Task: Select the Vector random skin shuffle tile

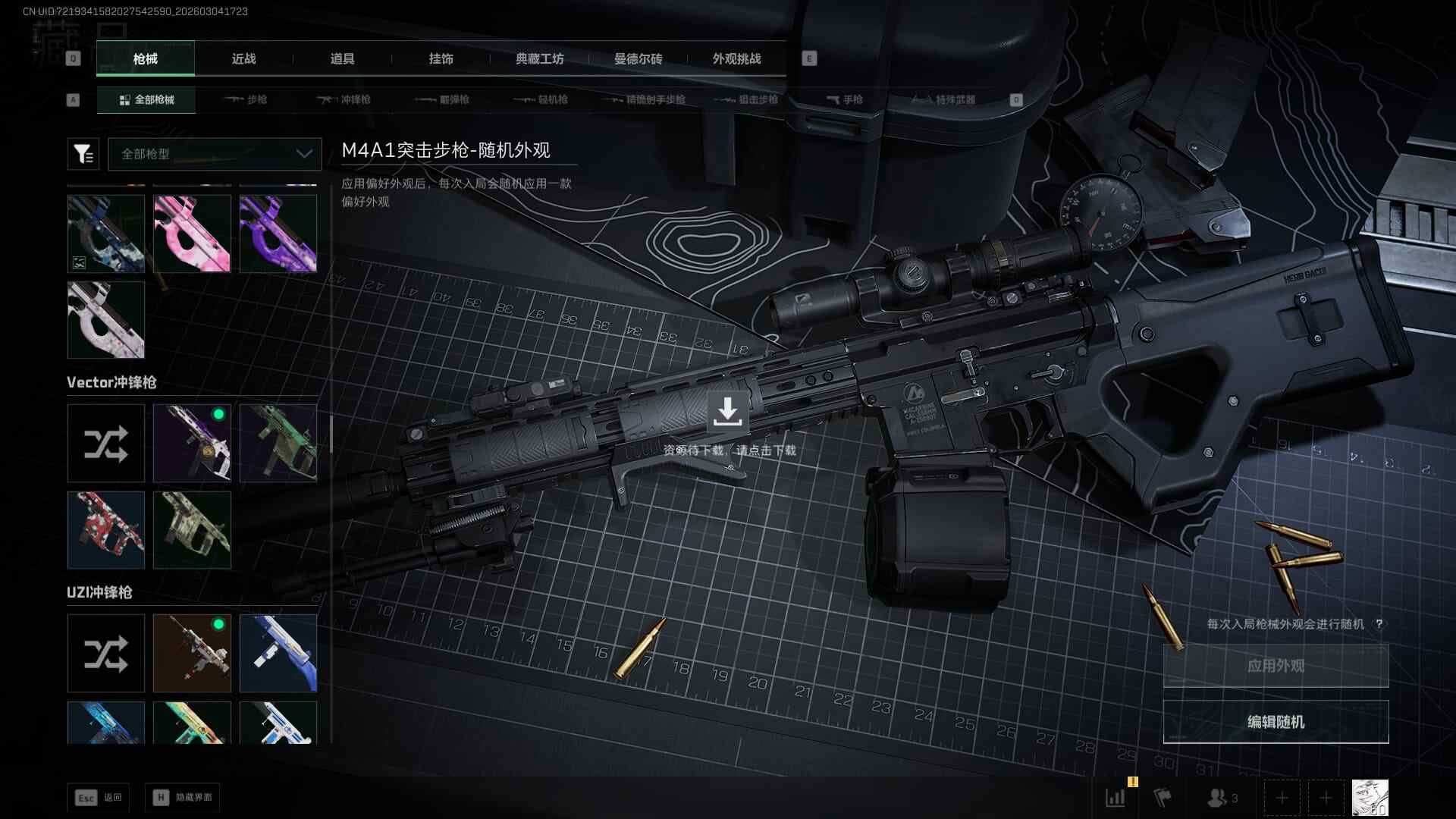Action: [x=105, y=444]
